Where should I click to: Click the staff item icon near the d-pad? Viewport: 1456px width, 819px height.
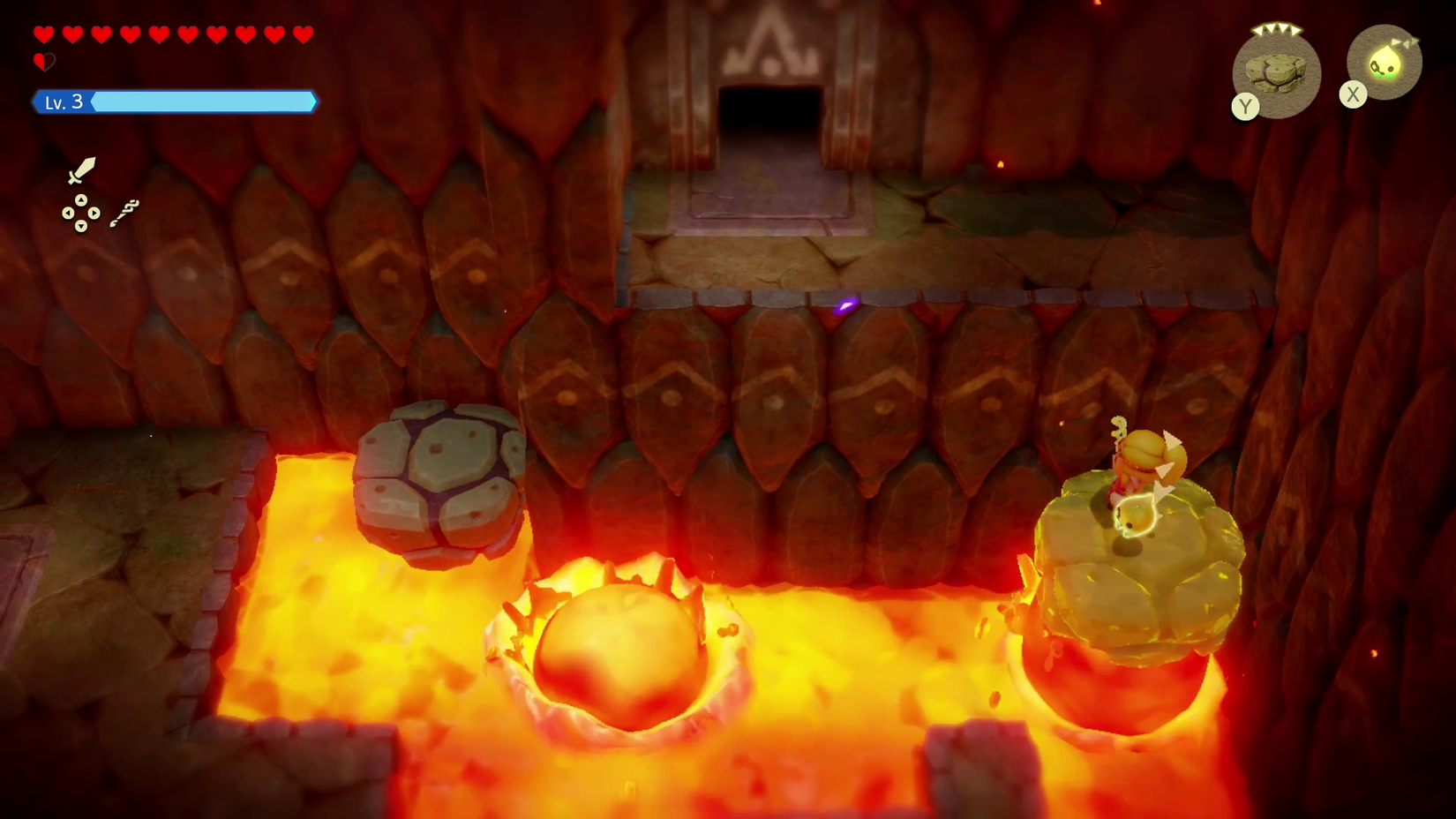[125, 213]
